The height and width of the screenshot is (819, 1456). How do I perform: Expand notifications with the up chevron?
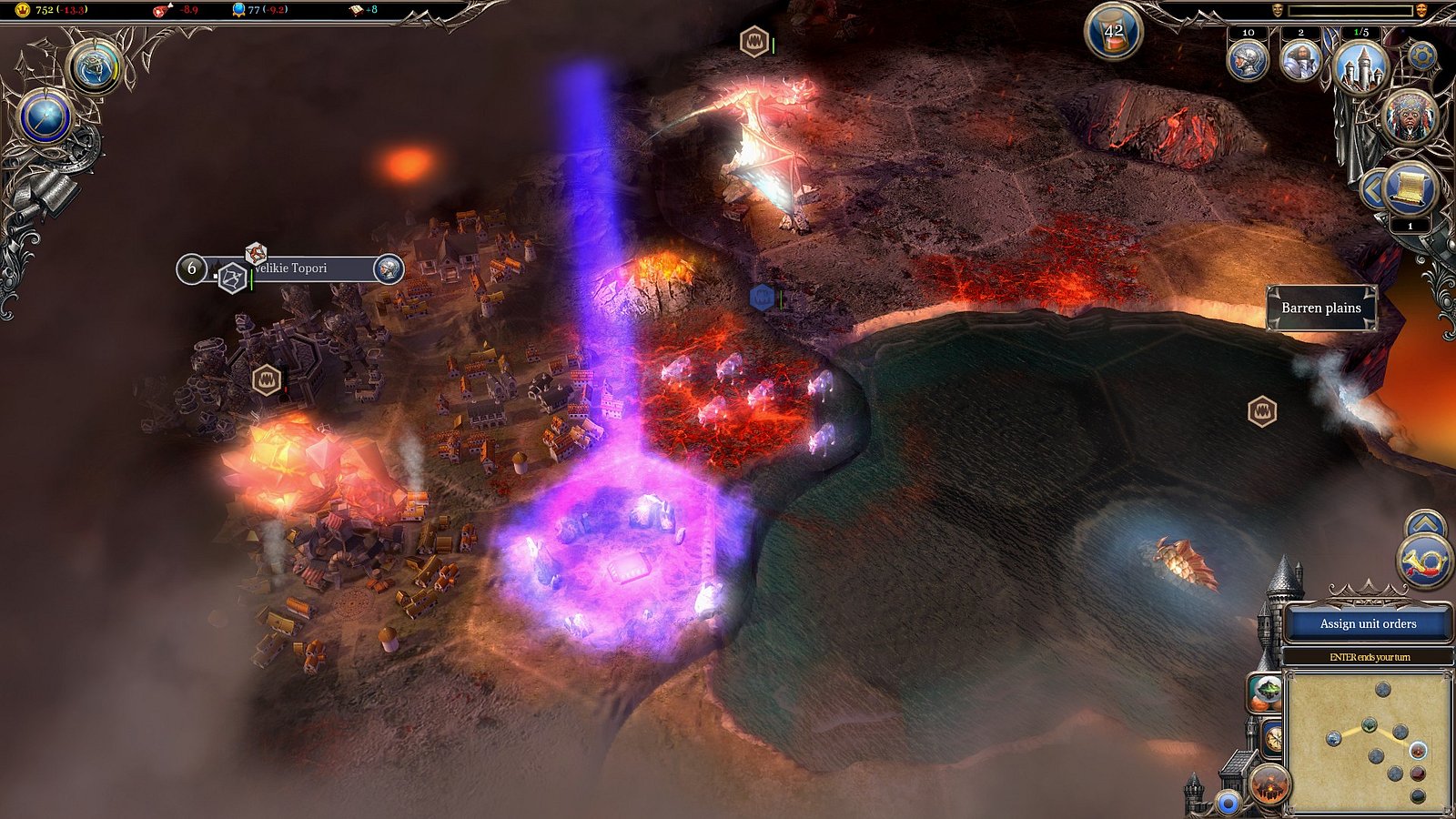[x=1425, y=524]
